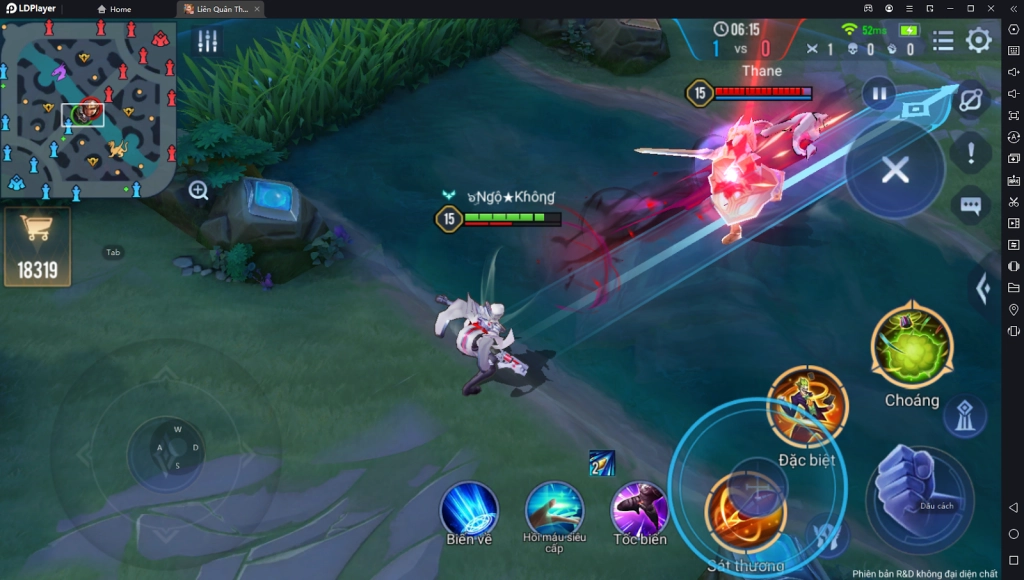Send an alert with the exclamation icon
Image resolution: width=1024 pixels, height=580 pixels.
tap(970, 153)
